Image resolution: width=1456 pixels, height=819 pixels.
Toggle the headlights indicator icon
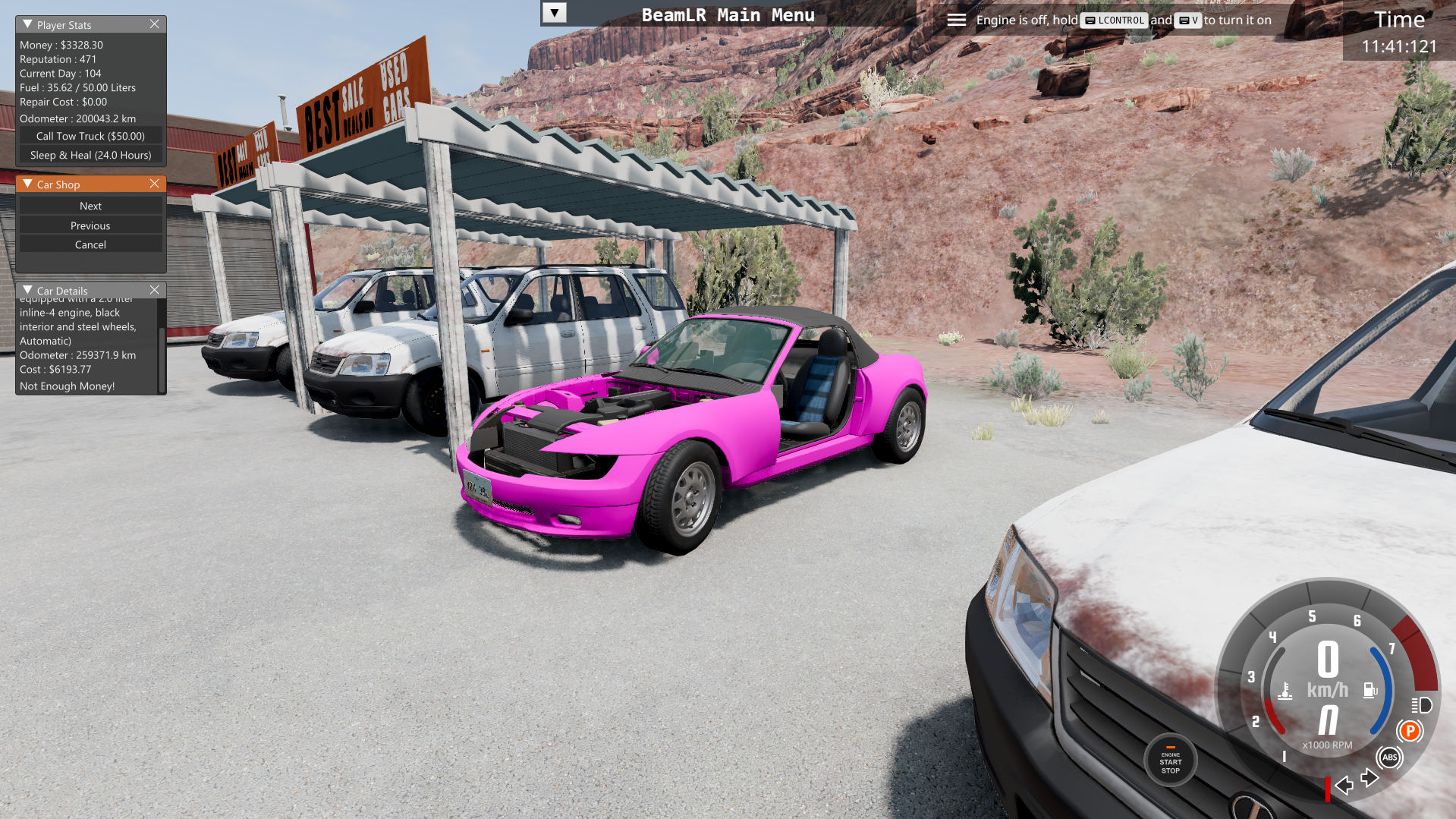(x=1421, y=705)
